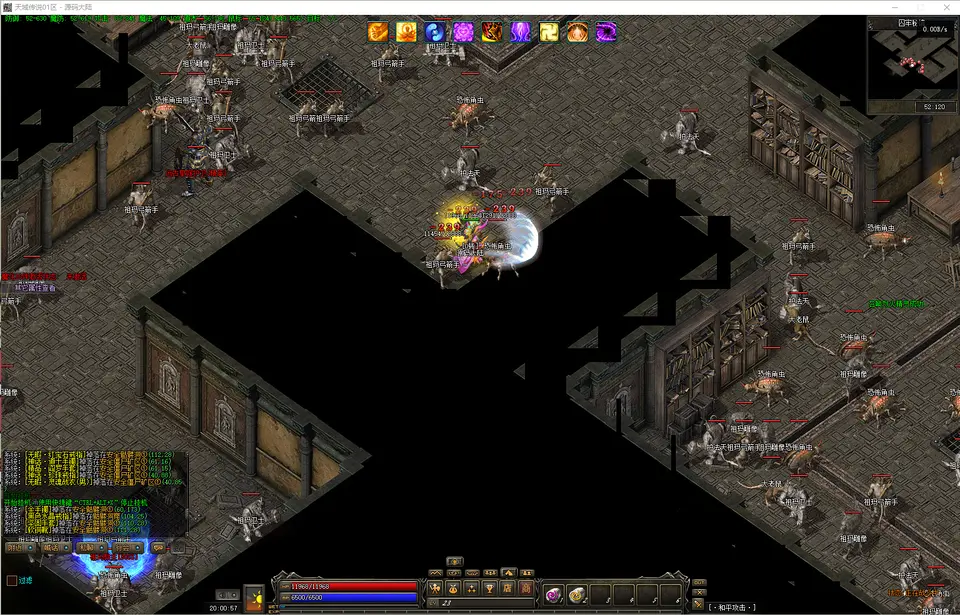Choose the 私聊 private chat channel
The height and width of the screenshot is (615, 960).
90,547
